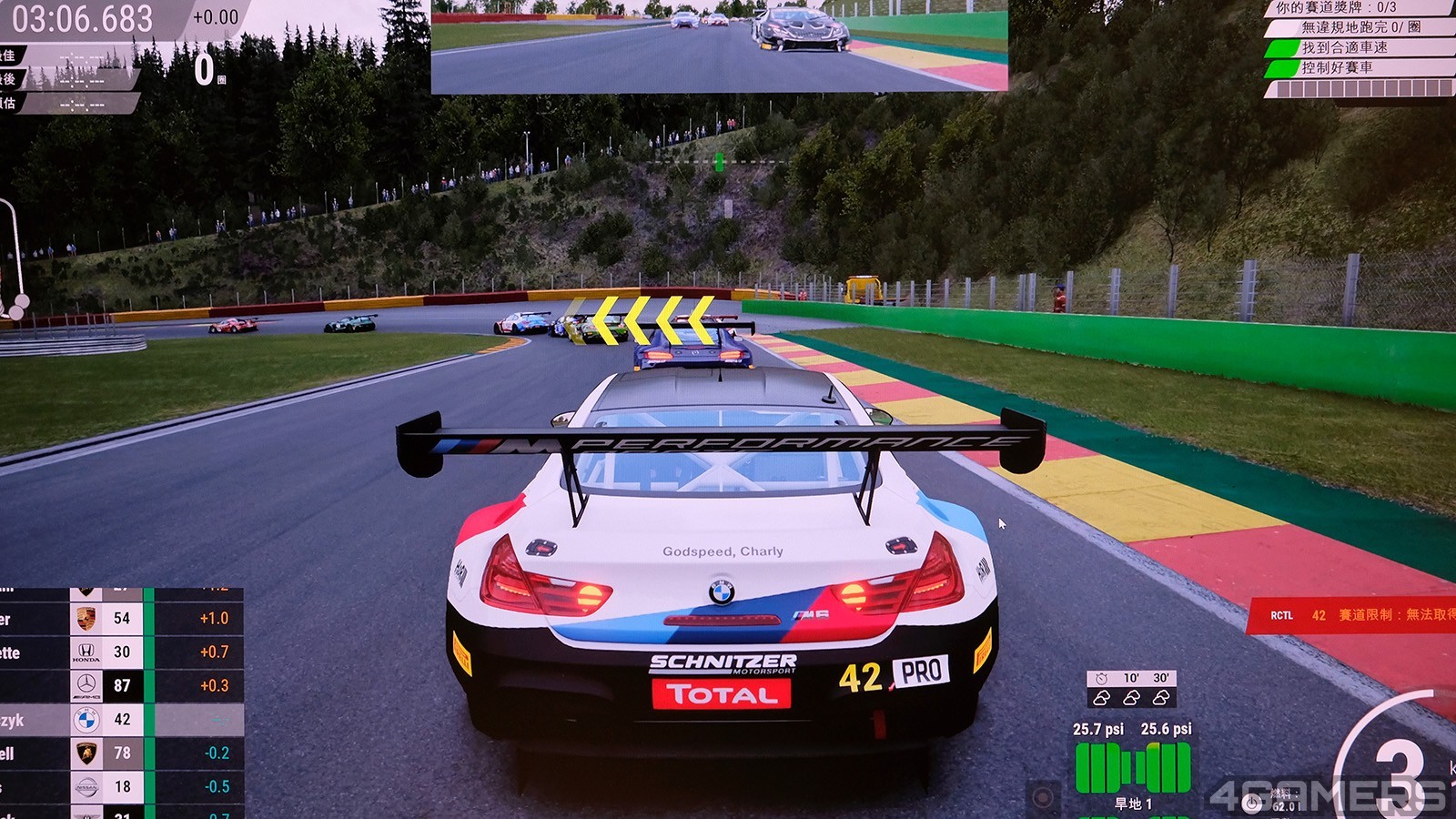Show the 10' 30' weather forecast widget
The width and height of the screenshot is (1456, 819).
(1131, 689)
